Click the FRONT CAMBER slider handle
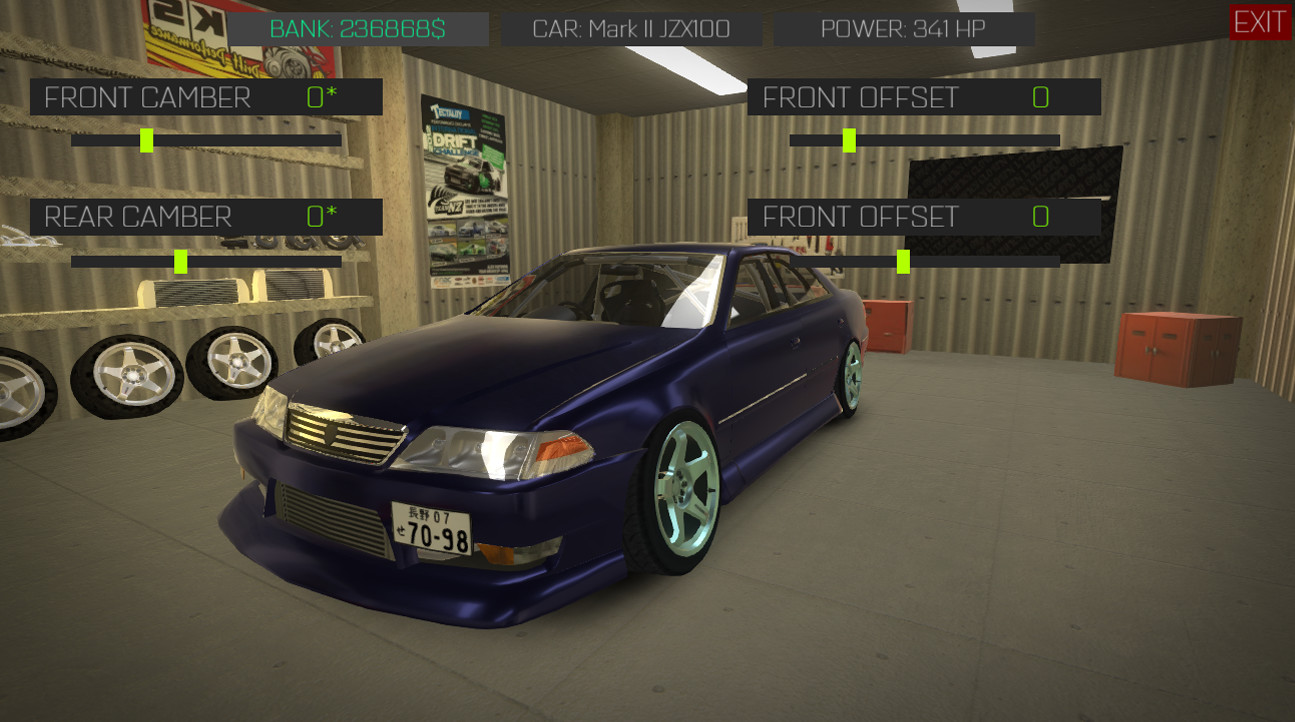The height and width of the screenshot is (722, 1295). coord(146,140)
